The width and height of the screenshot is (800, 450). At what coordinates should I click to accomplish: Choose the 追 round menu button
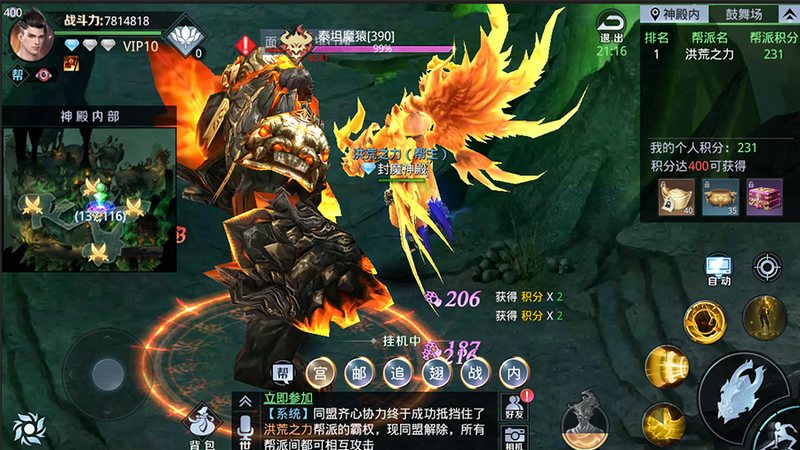(397, 371)
